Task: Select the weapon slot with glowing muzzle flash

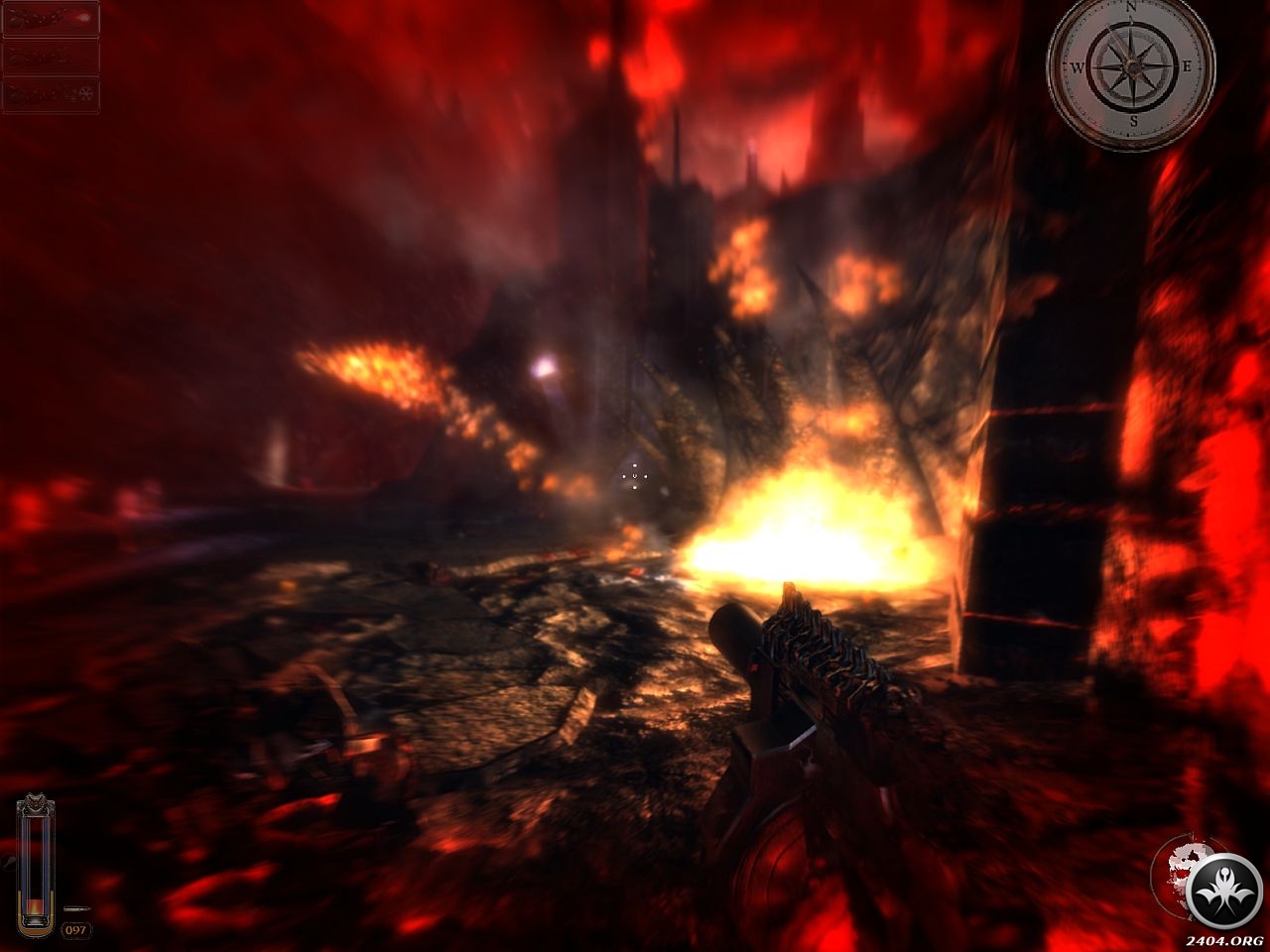Action: (x=51, y=19)
